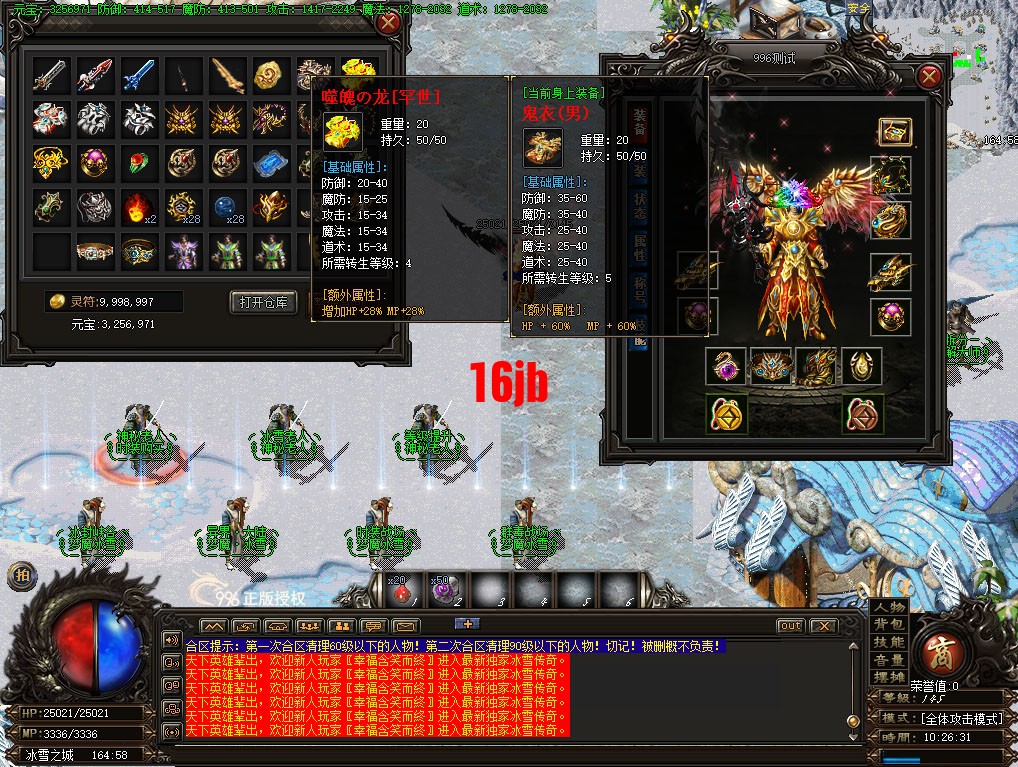This screenshot has width=1018, height=767.
Task: Click the chat panel 'out' button
Action: click(790, 626)
